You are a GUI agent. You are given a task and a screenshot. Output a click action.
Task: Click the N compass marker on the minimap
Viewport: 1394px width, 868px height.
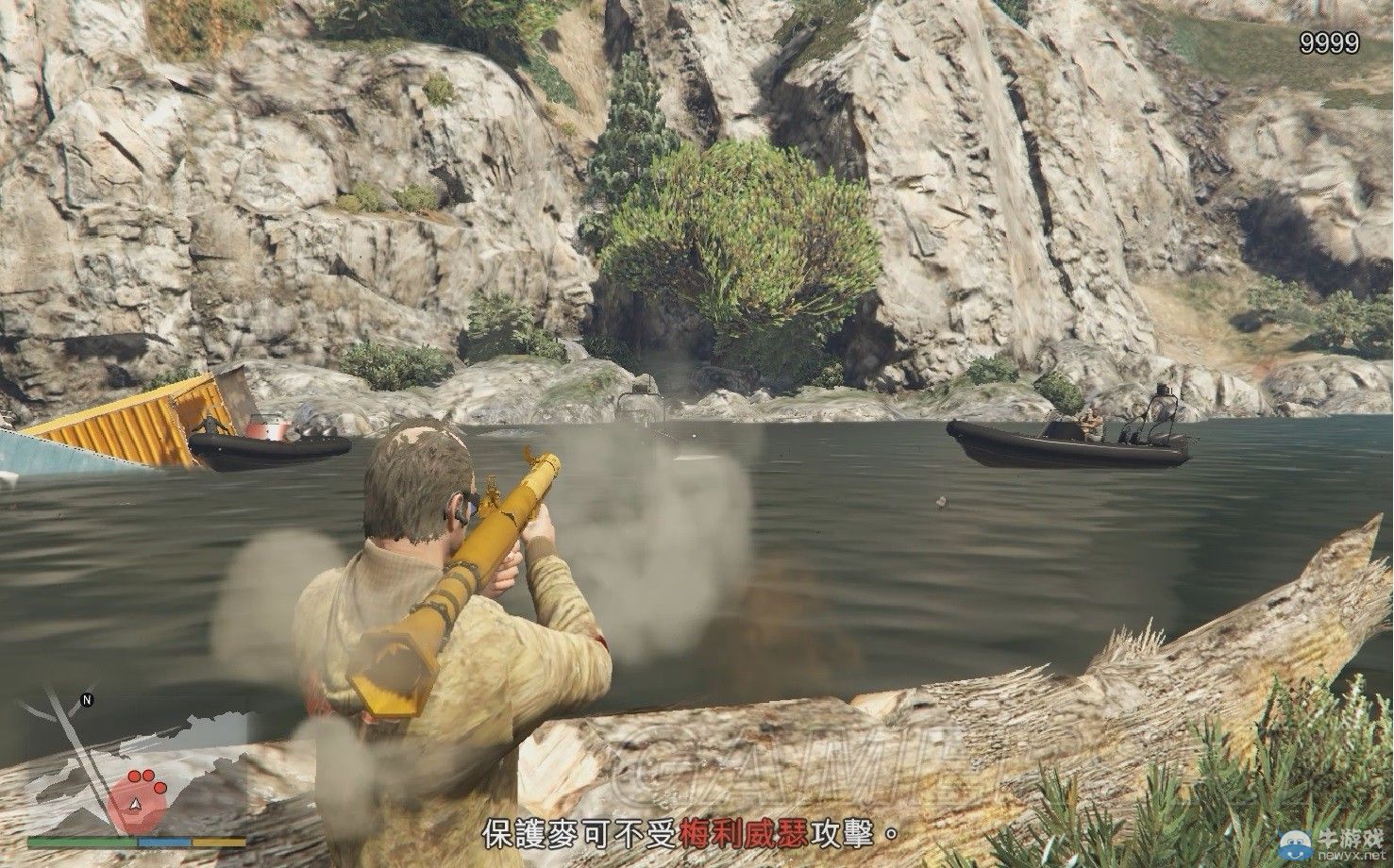point(87,699)
